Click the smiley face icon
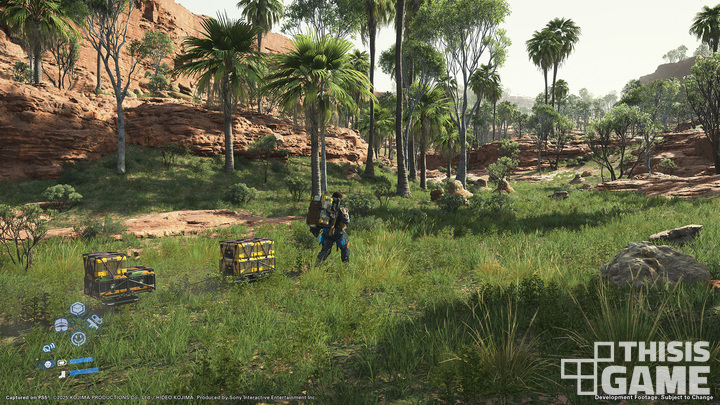Image resolution: width=720 pixels, height=405 pixels. click(x=77, y=339)
